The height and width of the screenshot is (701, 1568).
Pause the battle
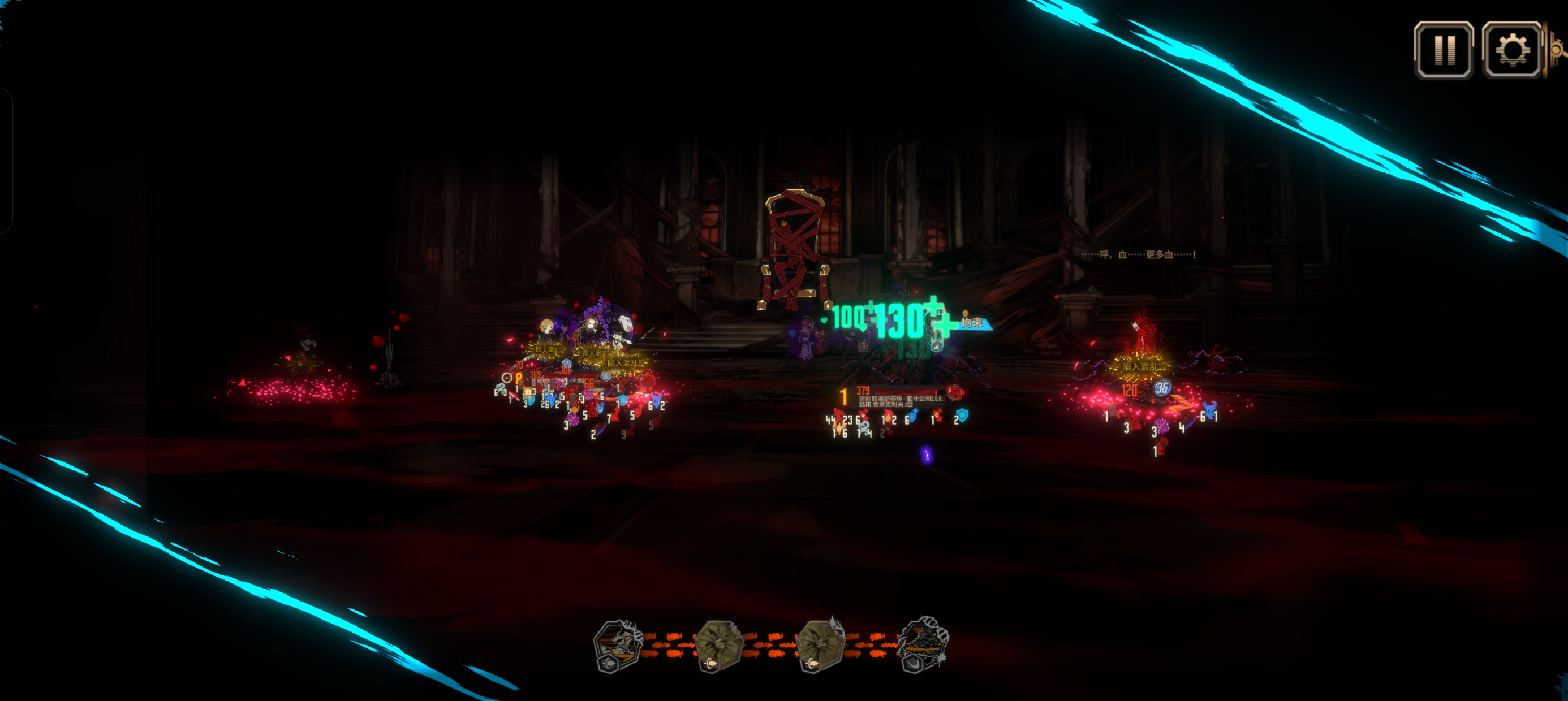(1443, 50)
